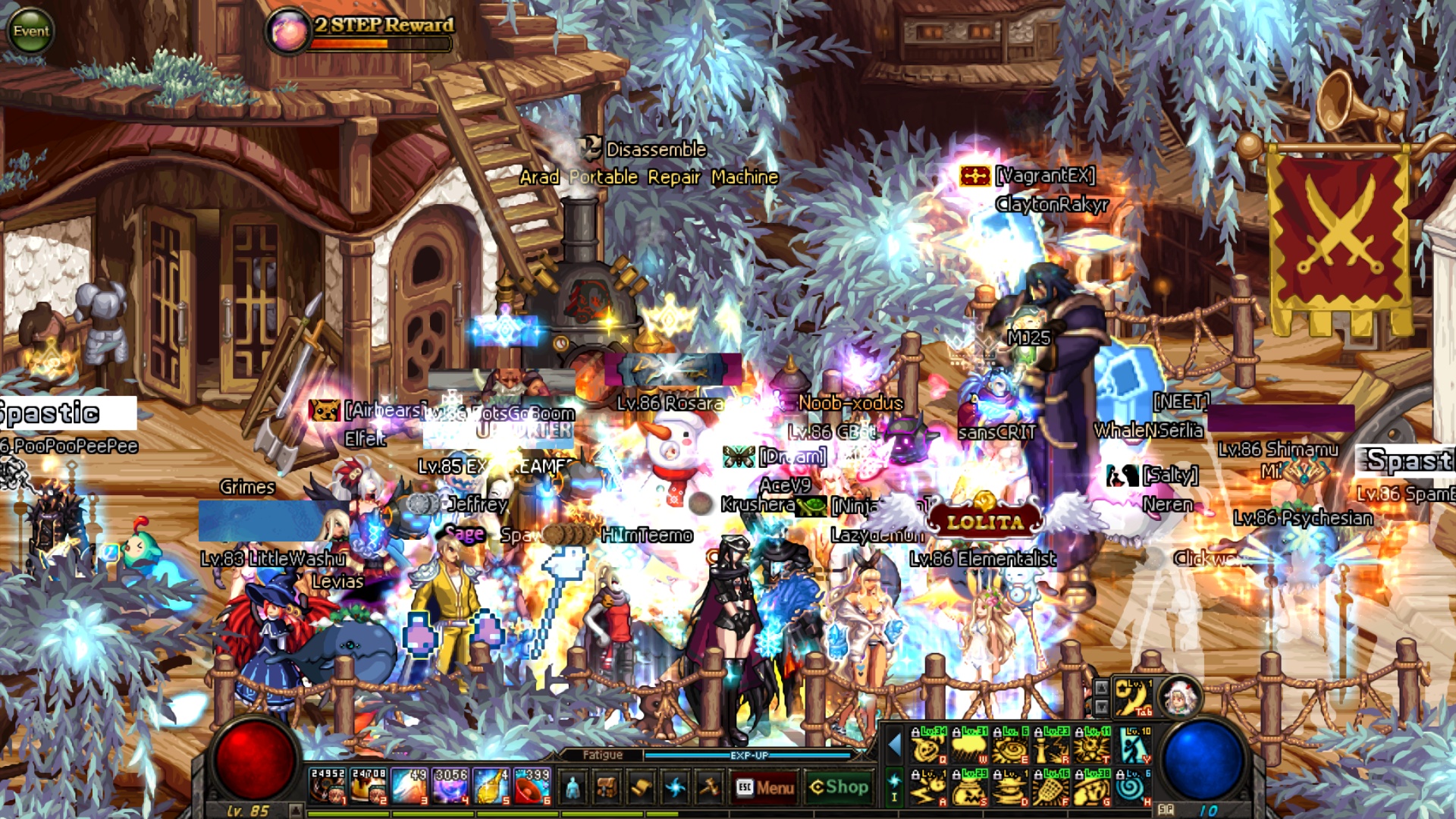1456x819 pixels.
Task: Open the Shop
Action: click(839, 787)
